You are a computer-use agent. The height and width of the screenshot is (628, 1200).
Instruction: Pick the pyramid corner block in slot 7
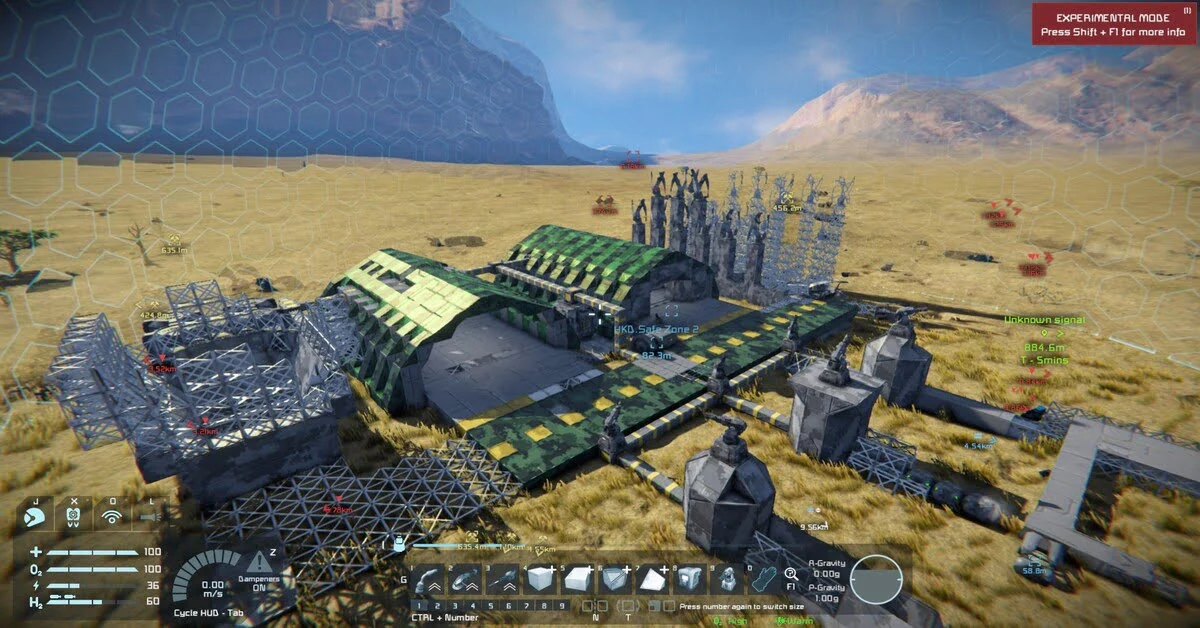coord(653,579)
